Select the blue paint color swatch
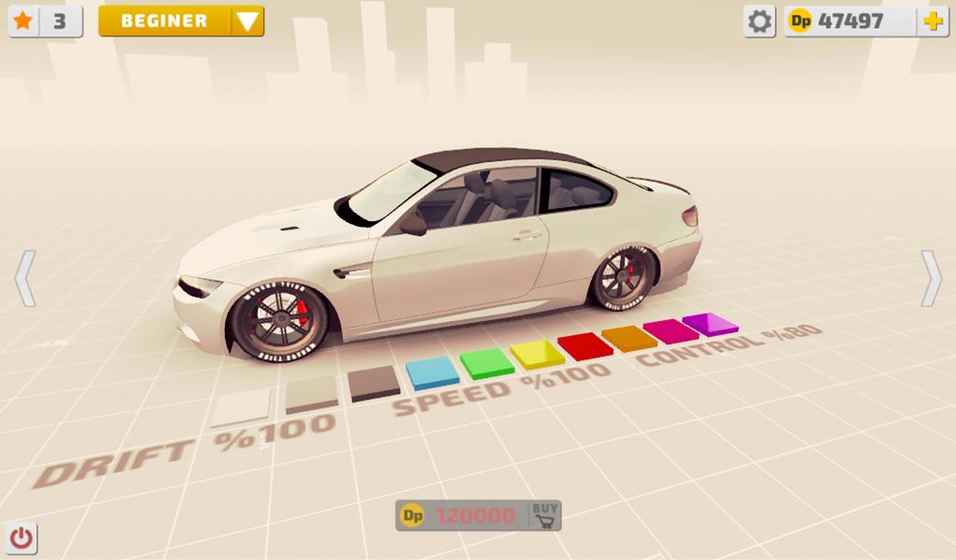The width and height of the screenshot is (956, 560). [433, 372]
